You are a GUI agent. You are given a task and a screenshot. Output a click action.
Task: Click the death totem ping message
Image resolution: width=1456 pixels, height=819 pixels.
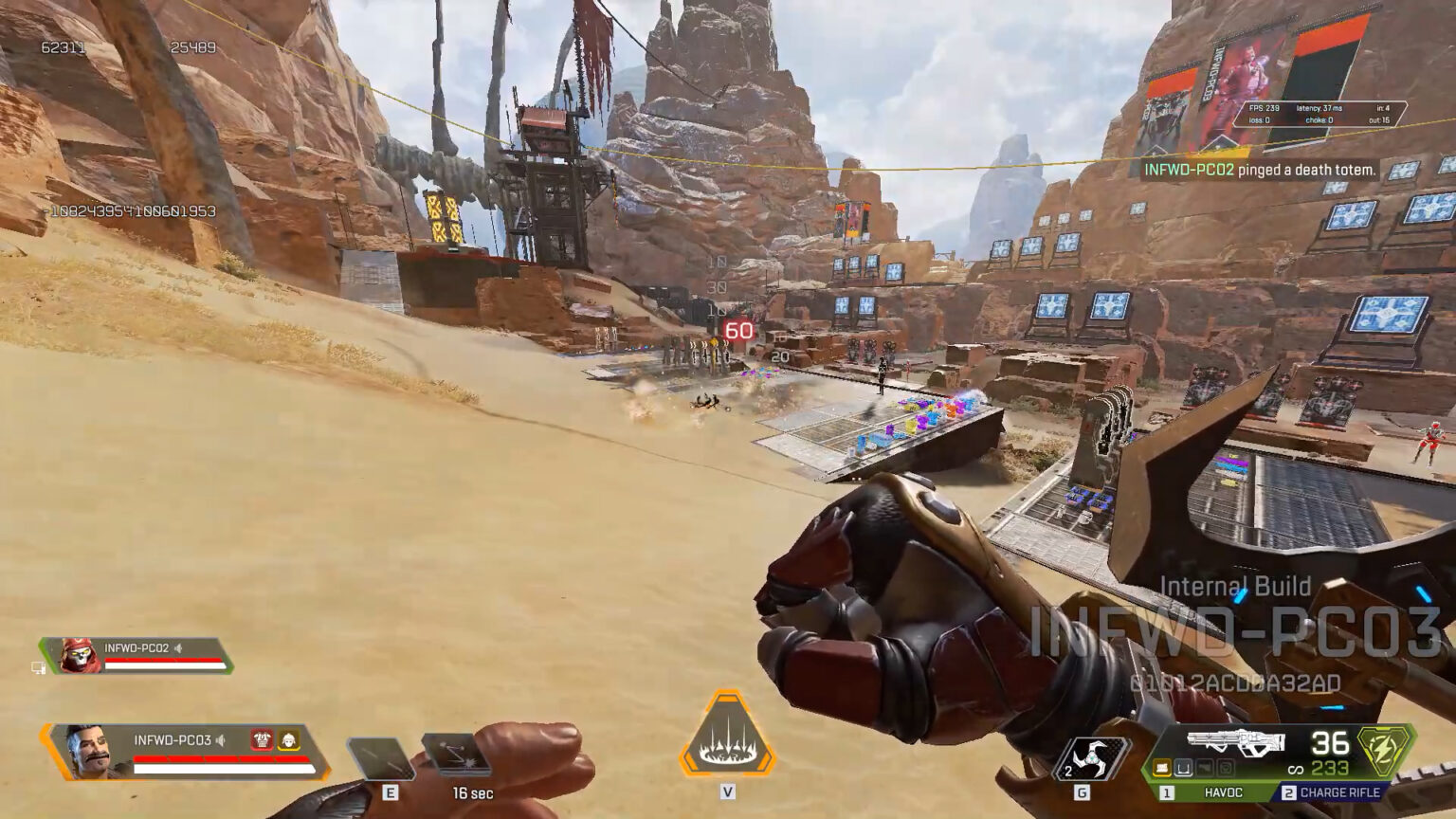1259,170
